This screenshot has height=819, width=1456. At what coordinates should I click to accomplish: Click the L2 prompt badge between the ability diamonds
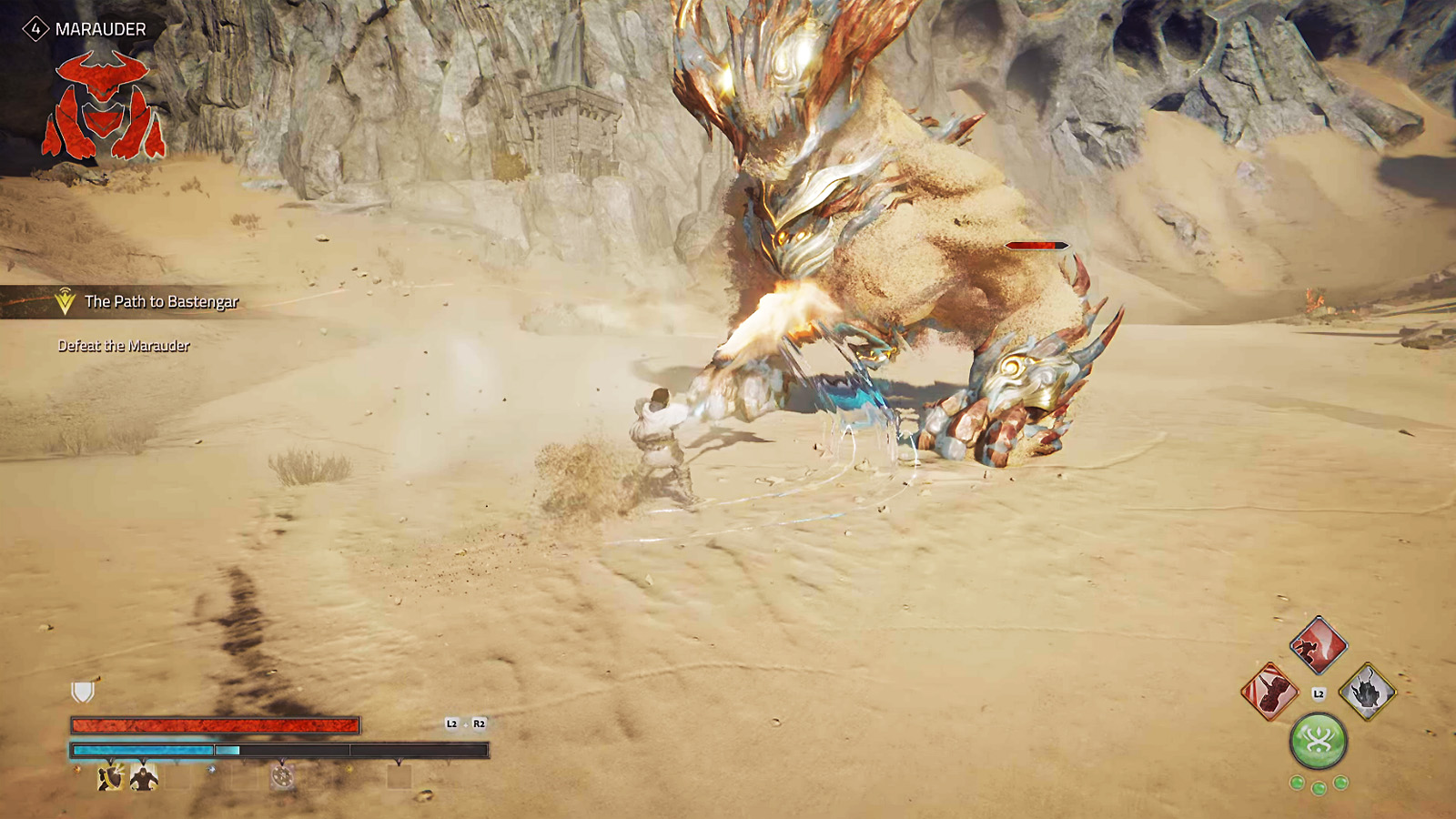[x=1319, y=694]
